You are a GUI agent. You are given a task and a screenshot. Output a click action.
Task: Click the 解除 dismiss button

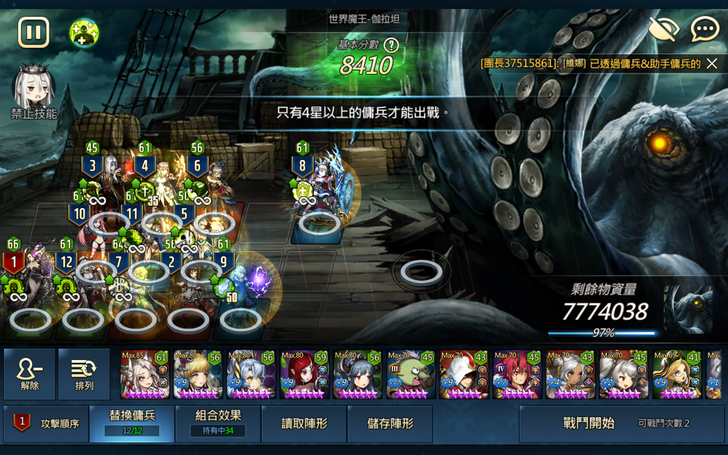[30, 374]
